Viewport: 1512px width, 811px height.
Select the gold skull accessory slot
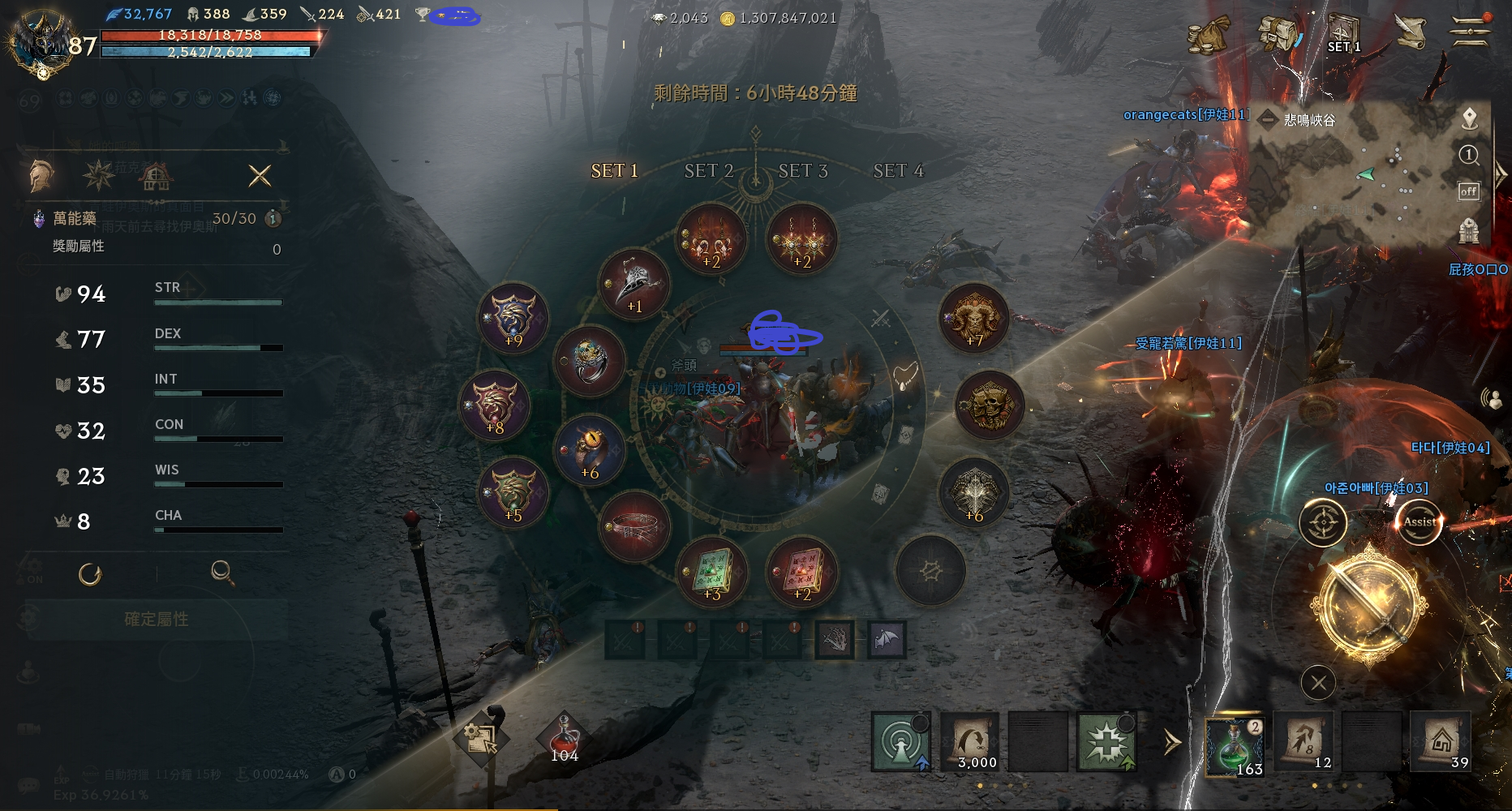[x=990, y=405]
